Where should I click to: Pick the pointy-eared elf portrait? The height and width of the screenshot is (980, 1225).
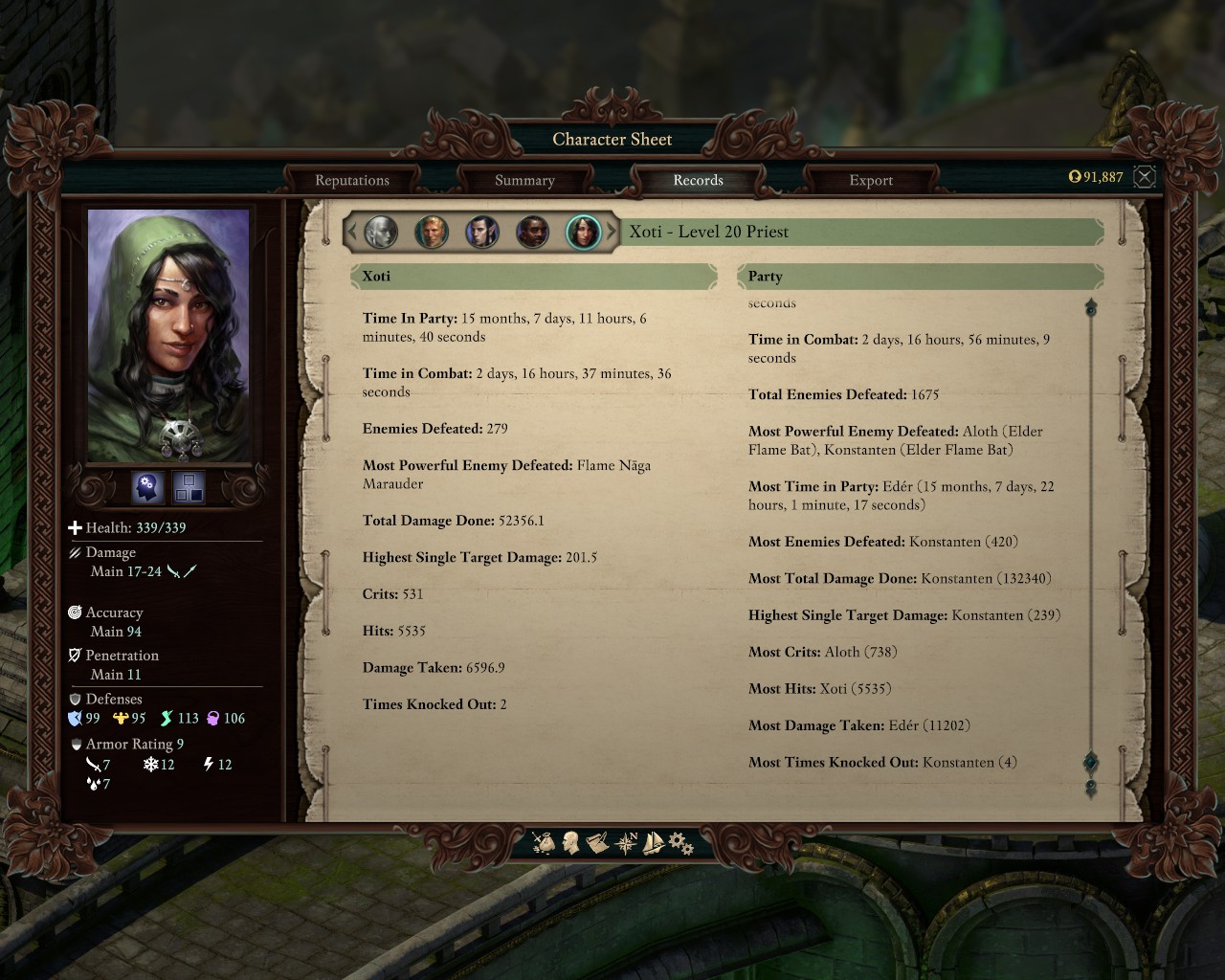(x=482, y=232)
